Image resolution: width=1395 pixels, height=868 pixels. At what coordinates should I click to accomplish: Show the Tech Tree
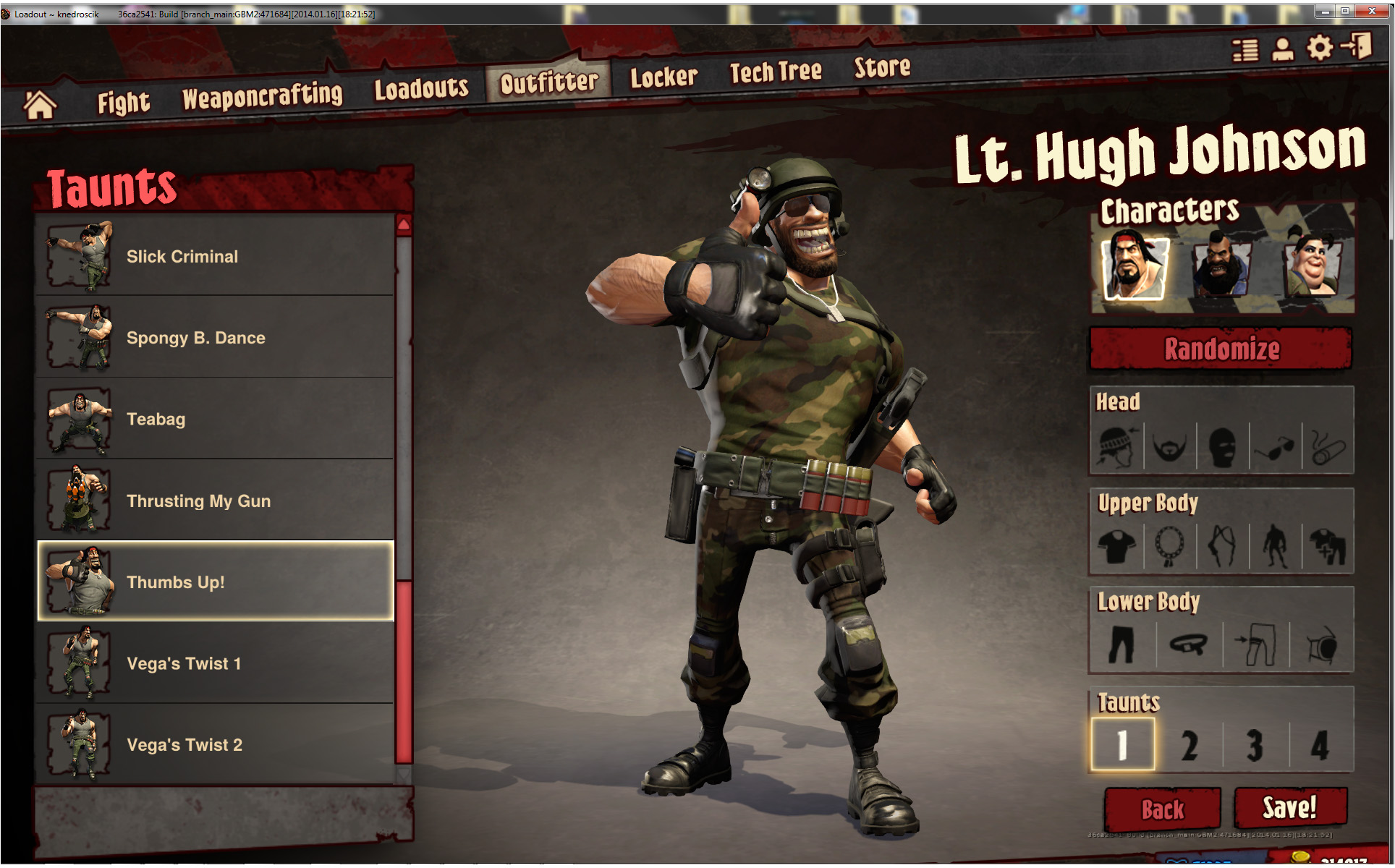775,72
